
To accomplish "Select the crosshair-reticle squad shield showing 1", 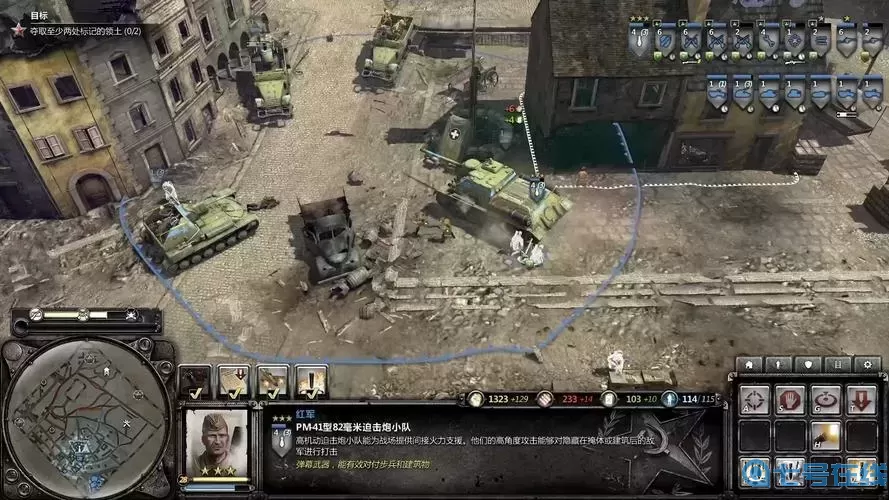I will point(794,42).
